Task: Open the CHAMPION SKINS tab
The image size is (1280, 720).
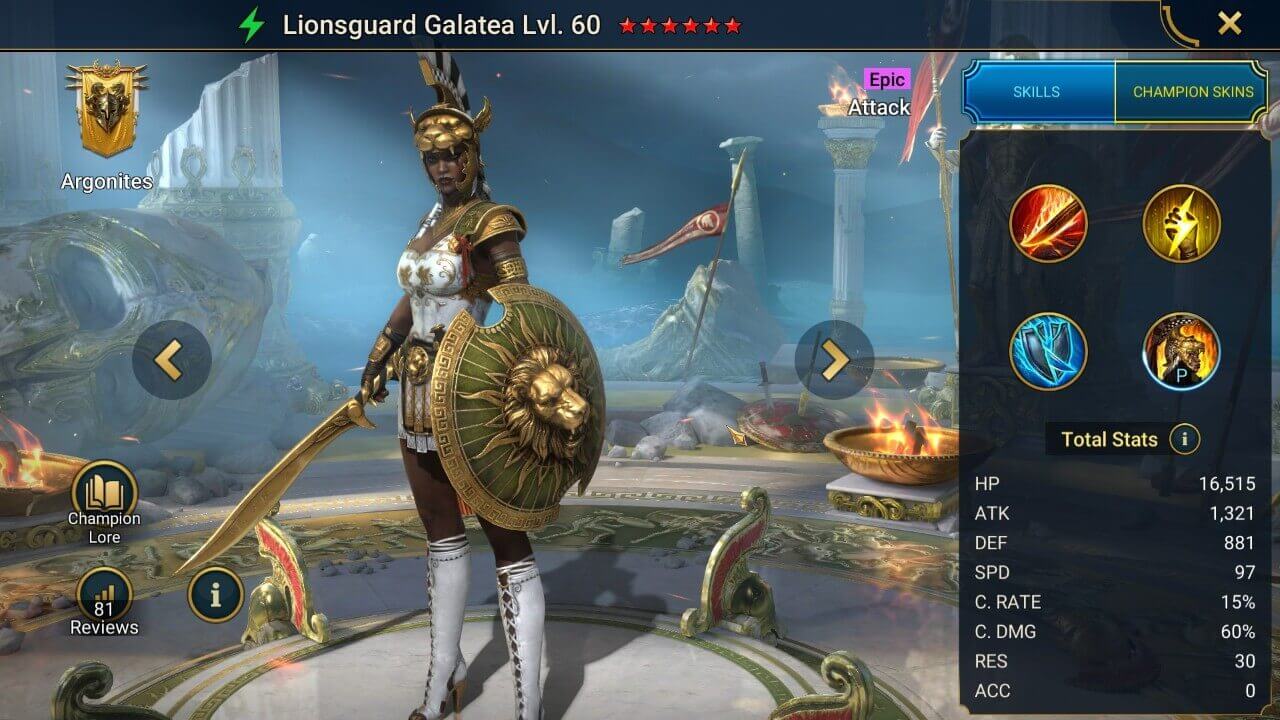Action: pyautogui.click(x=1193, y=91)
